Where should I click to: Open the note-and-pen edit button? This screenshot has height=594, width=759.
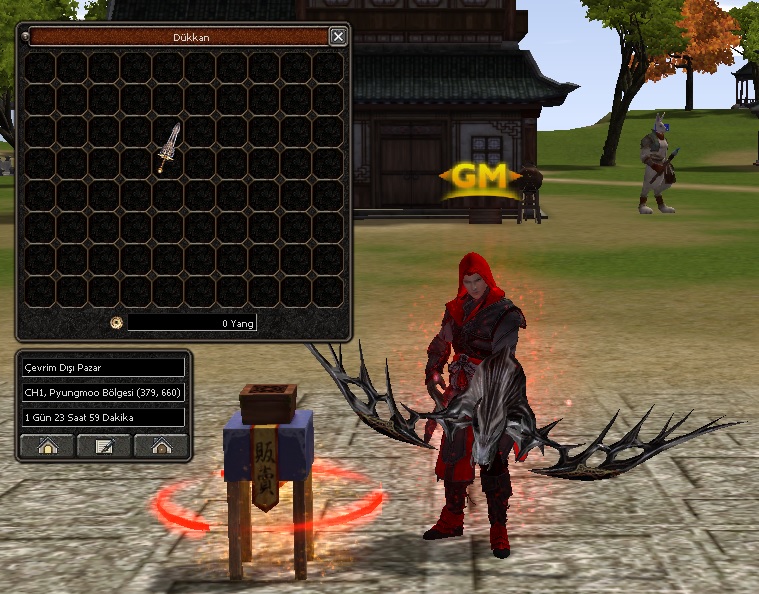pyautogui.click(x=104, y=446)
